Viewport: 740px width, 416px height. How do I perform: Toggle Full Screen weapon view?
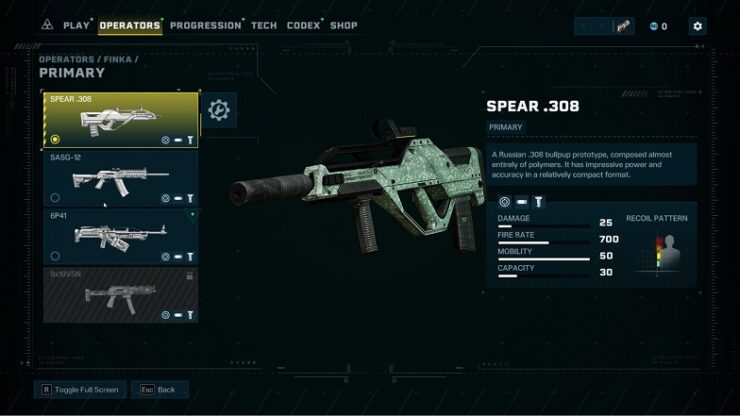(x=80, y=389)
